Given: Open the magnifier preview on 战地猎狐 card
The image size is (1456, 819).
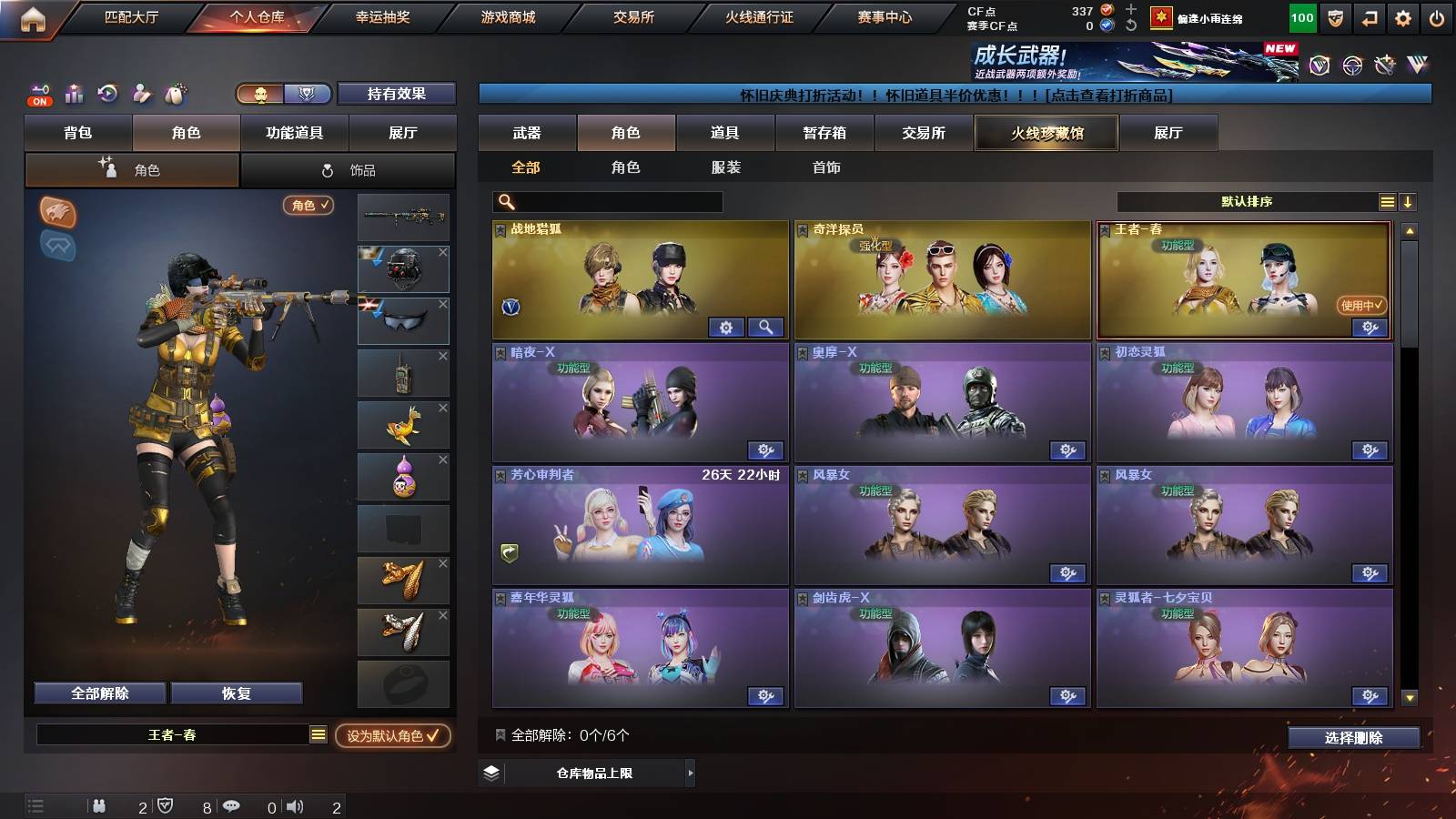Looking at the screenshot, I should (767, 327).
